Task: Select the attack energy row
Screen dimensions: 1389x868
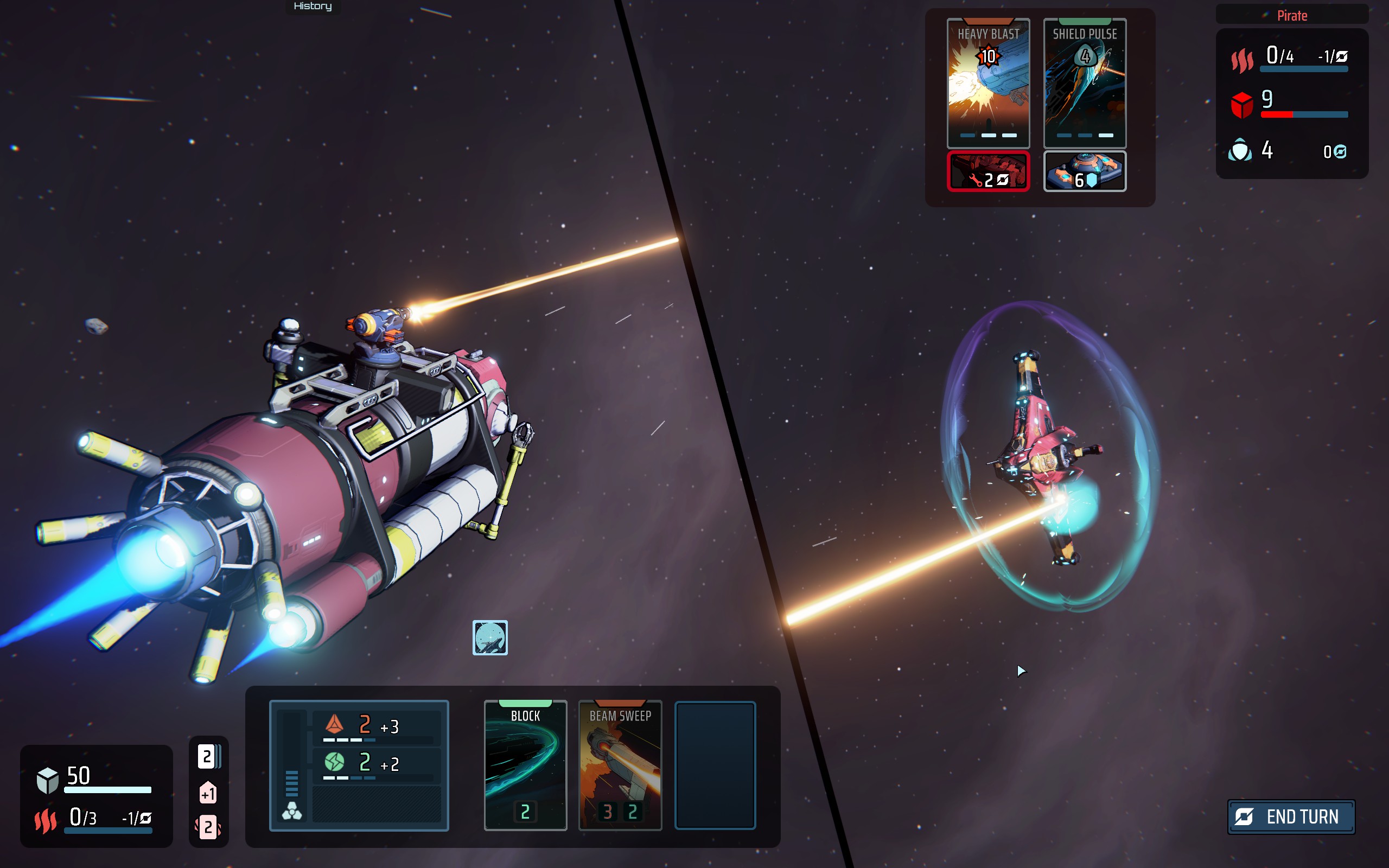Action: (377, 727)
